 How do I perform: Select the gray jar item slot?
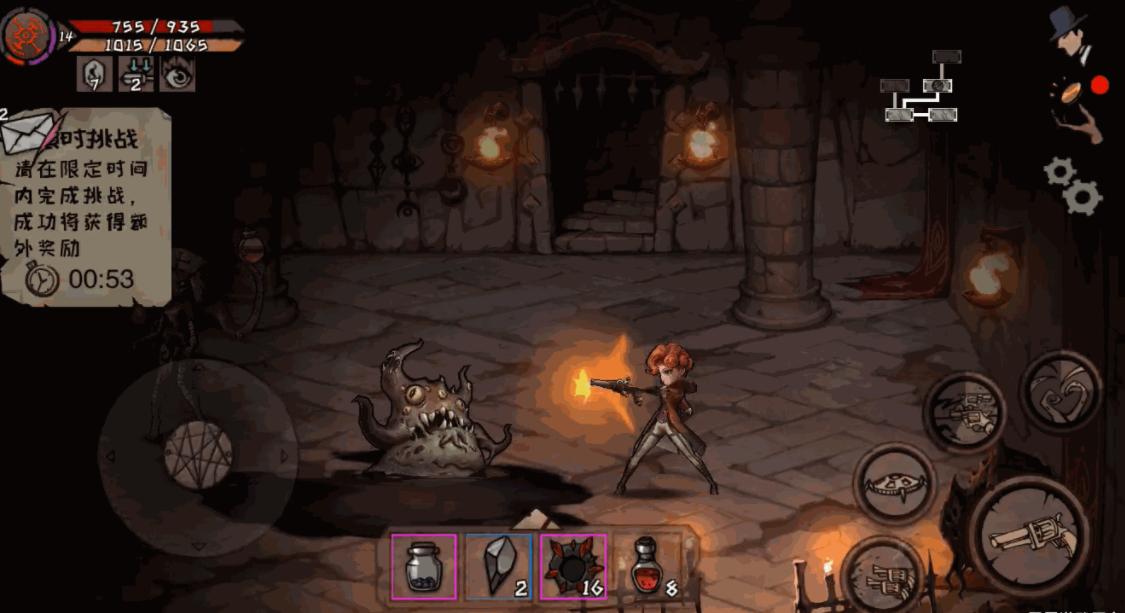(424, 567)
